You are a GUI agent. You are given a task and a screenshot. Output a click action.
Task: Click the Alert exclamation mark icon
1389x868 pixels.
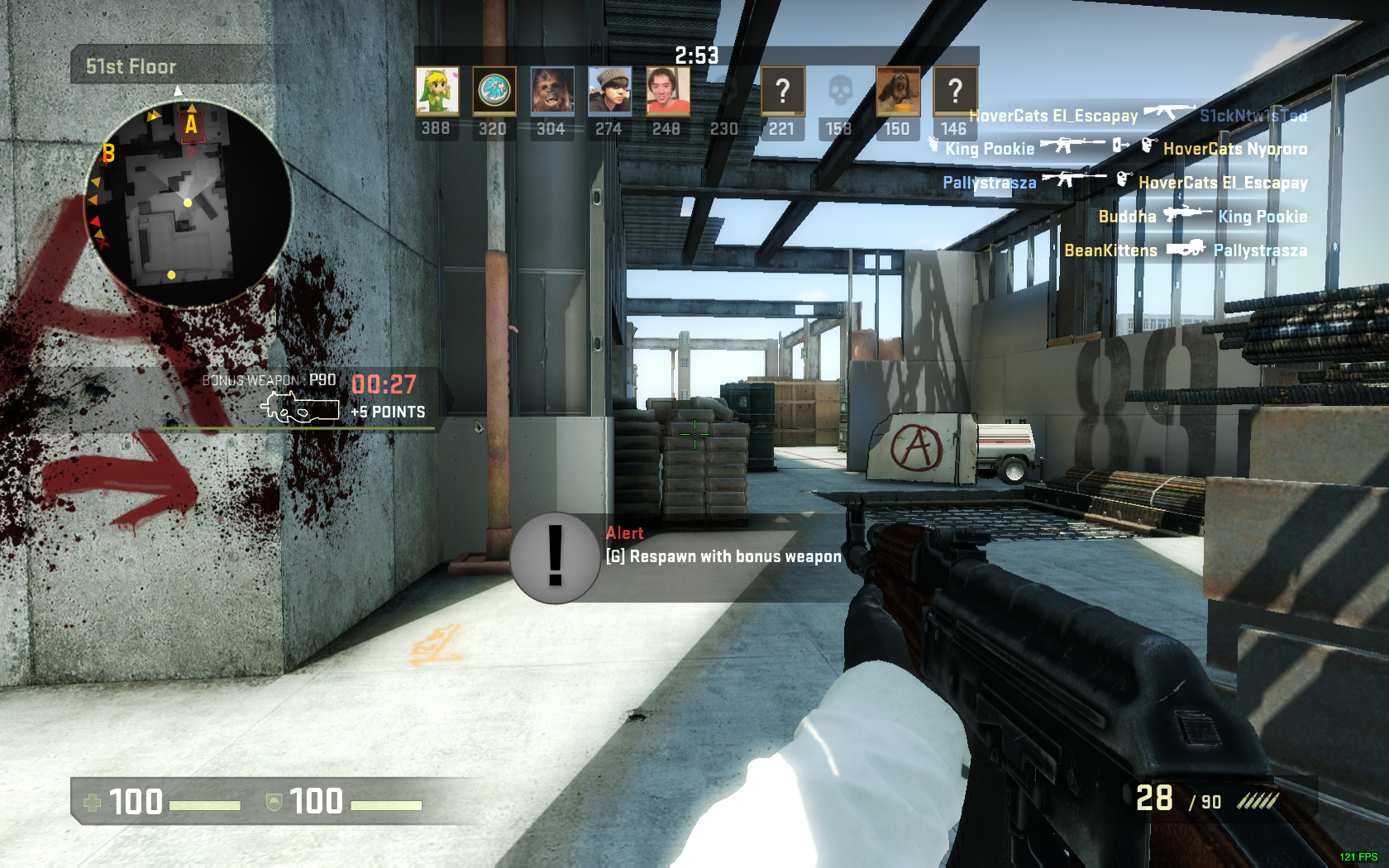point(555,557)
